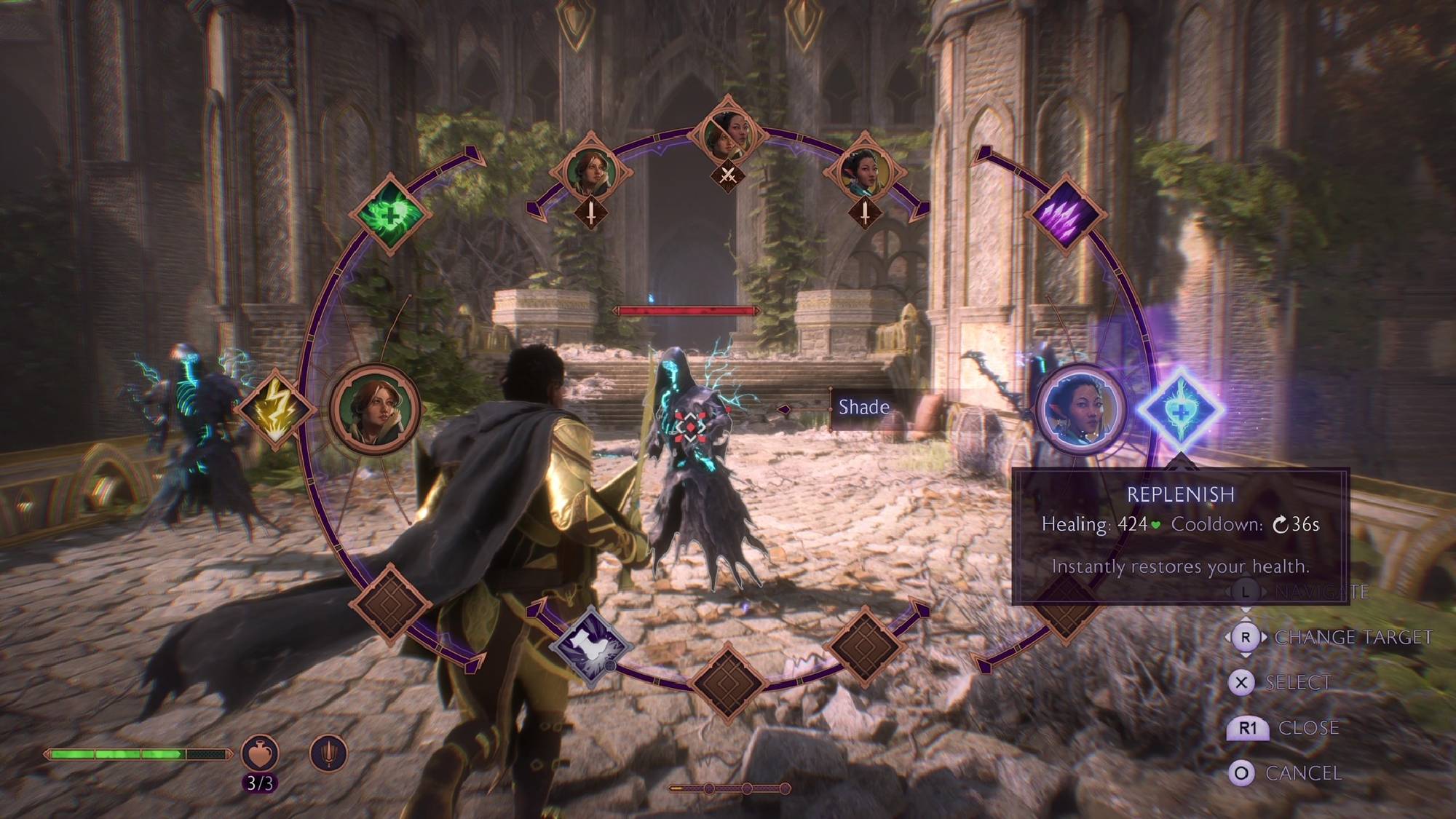The width and height of the screenshot is (1456, 819).
Task: Select the red-haired companion portrait beside lightning ability
Action: (x=375, y=409)
